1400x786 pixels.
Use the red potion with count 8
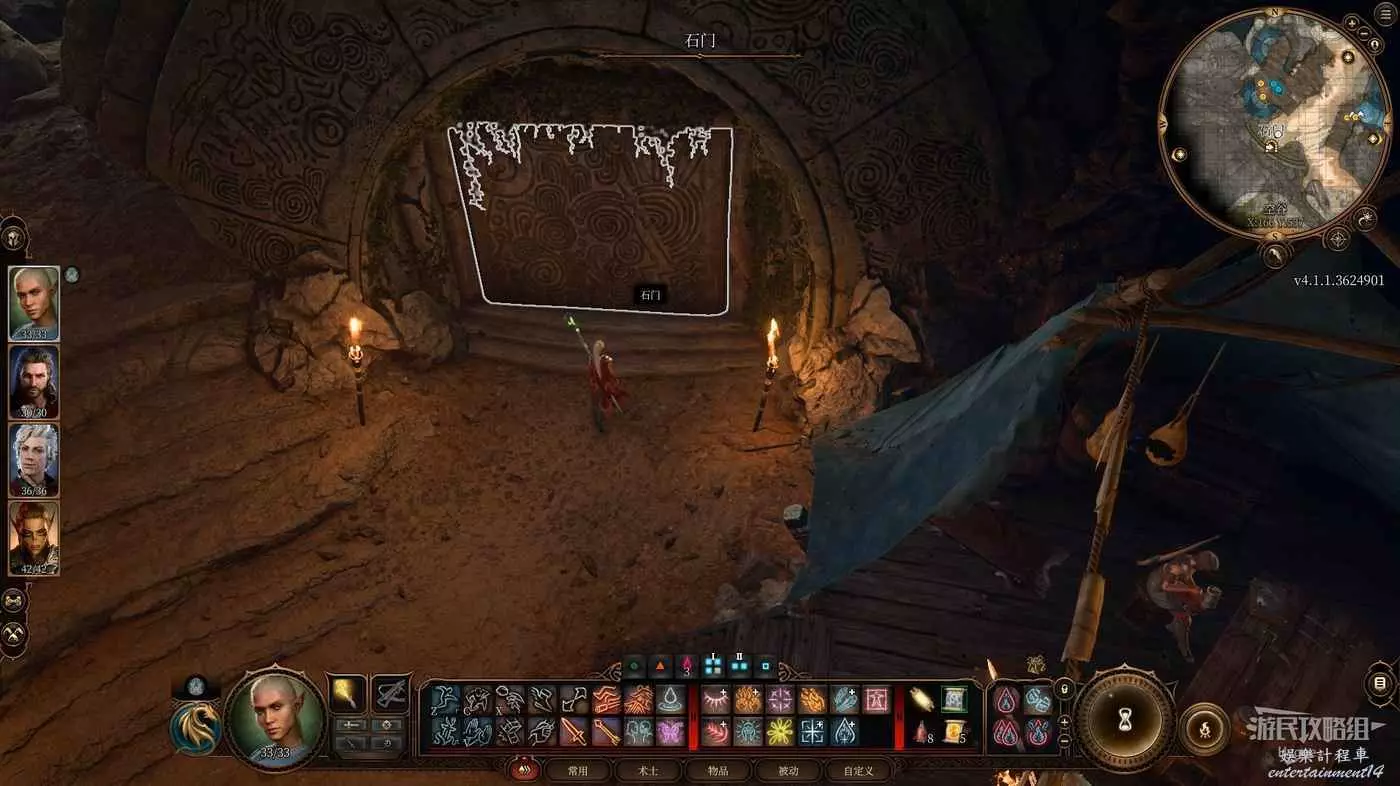click(x=923, y=732)
